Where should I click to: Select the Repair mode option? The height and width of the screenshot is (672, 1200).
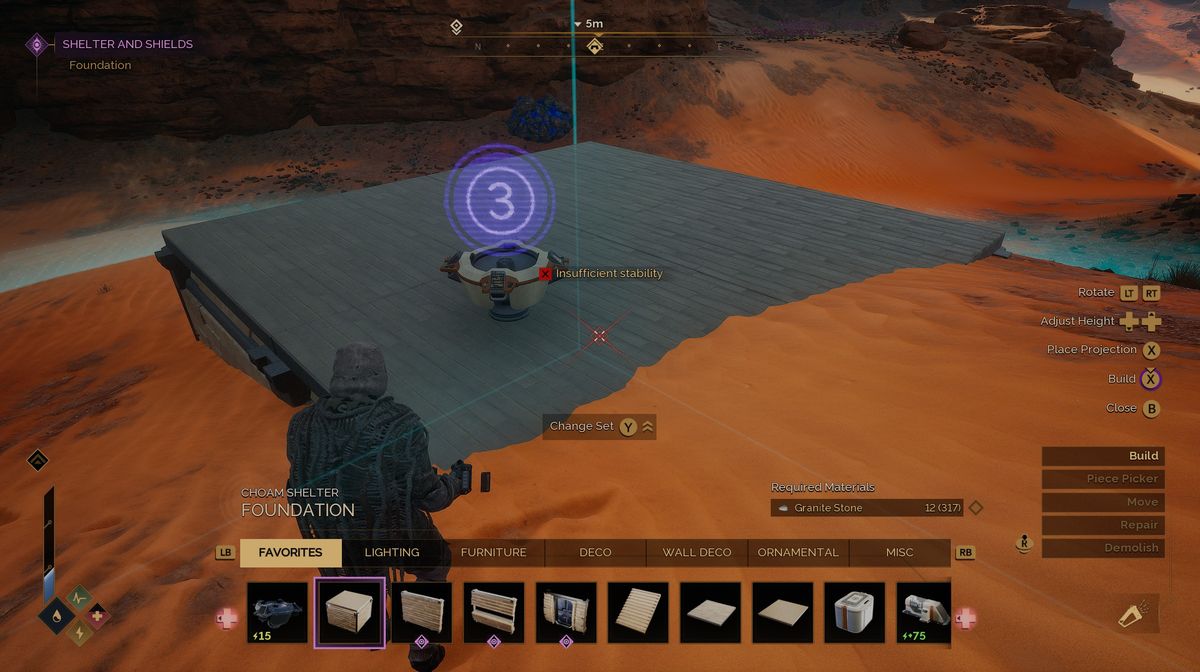click(1102, 525)
